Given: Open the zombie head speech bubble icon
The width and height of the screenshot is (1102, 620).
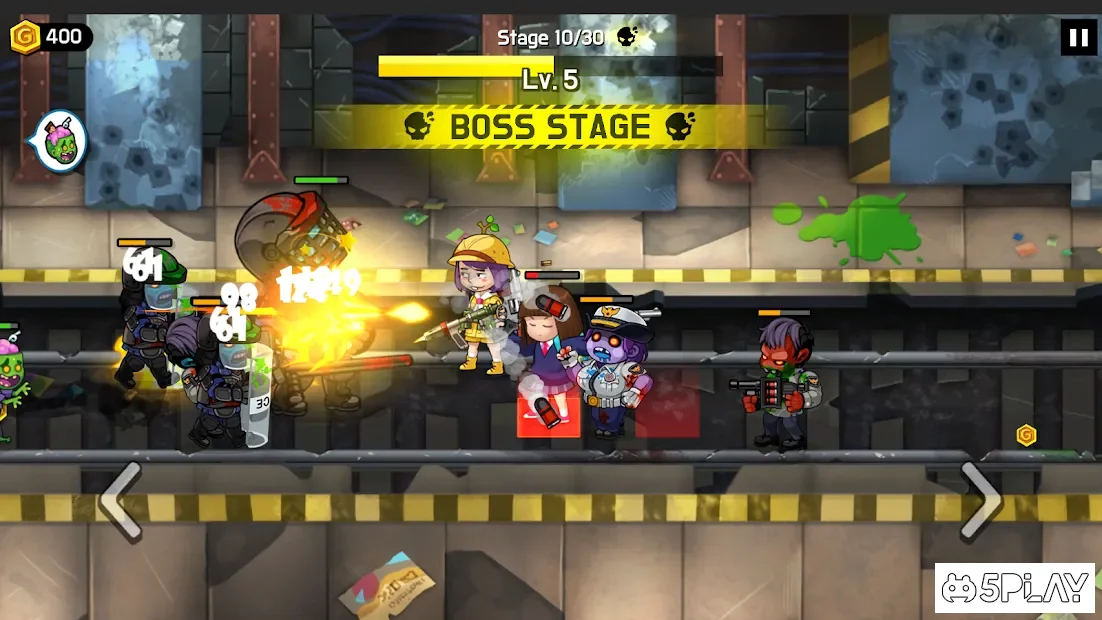Looking at the screenshot, I should pos(62,142).
